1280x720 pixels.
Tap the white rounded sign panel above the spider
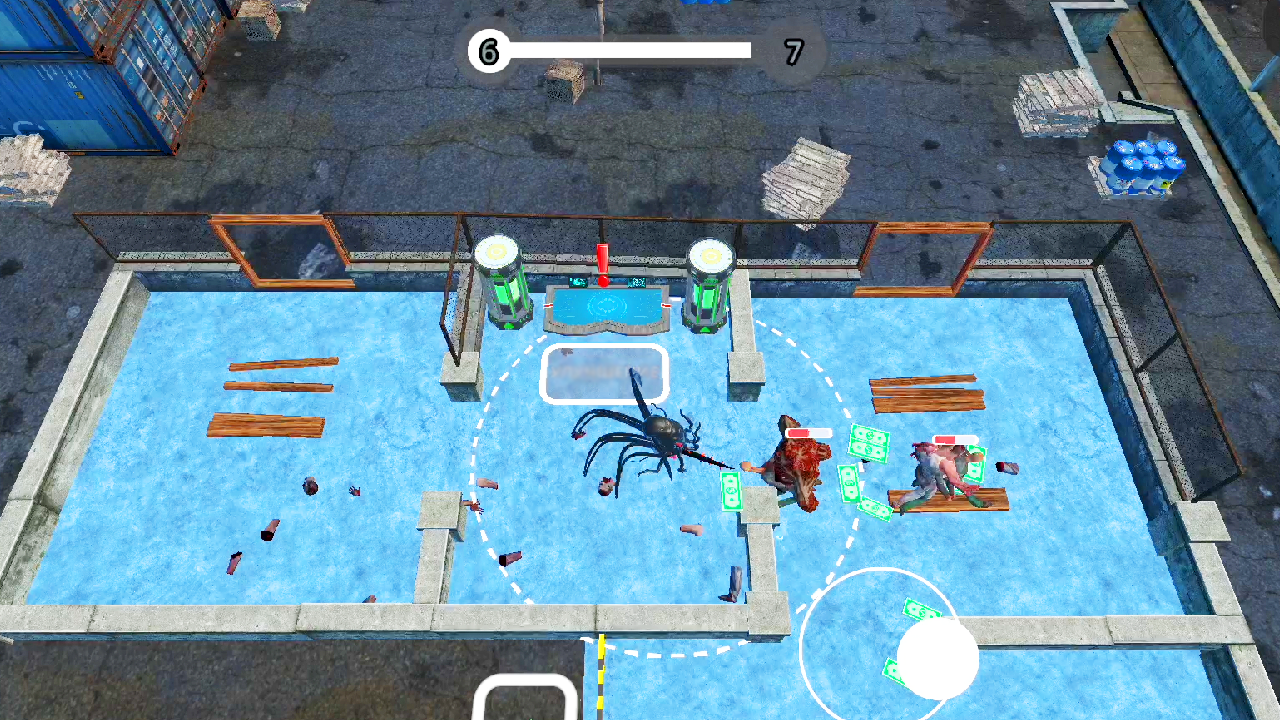(x=604, y=373)
